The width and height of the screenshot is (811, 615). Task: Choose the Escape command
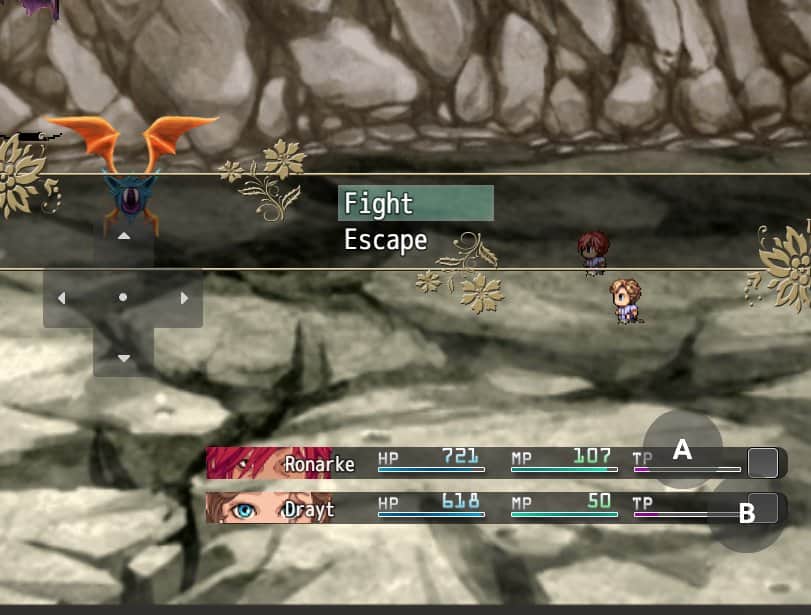click(x=386, y=240)
